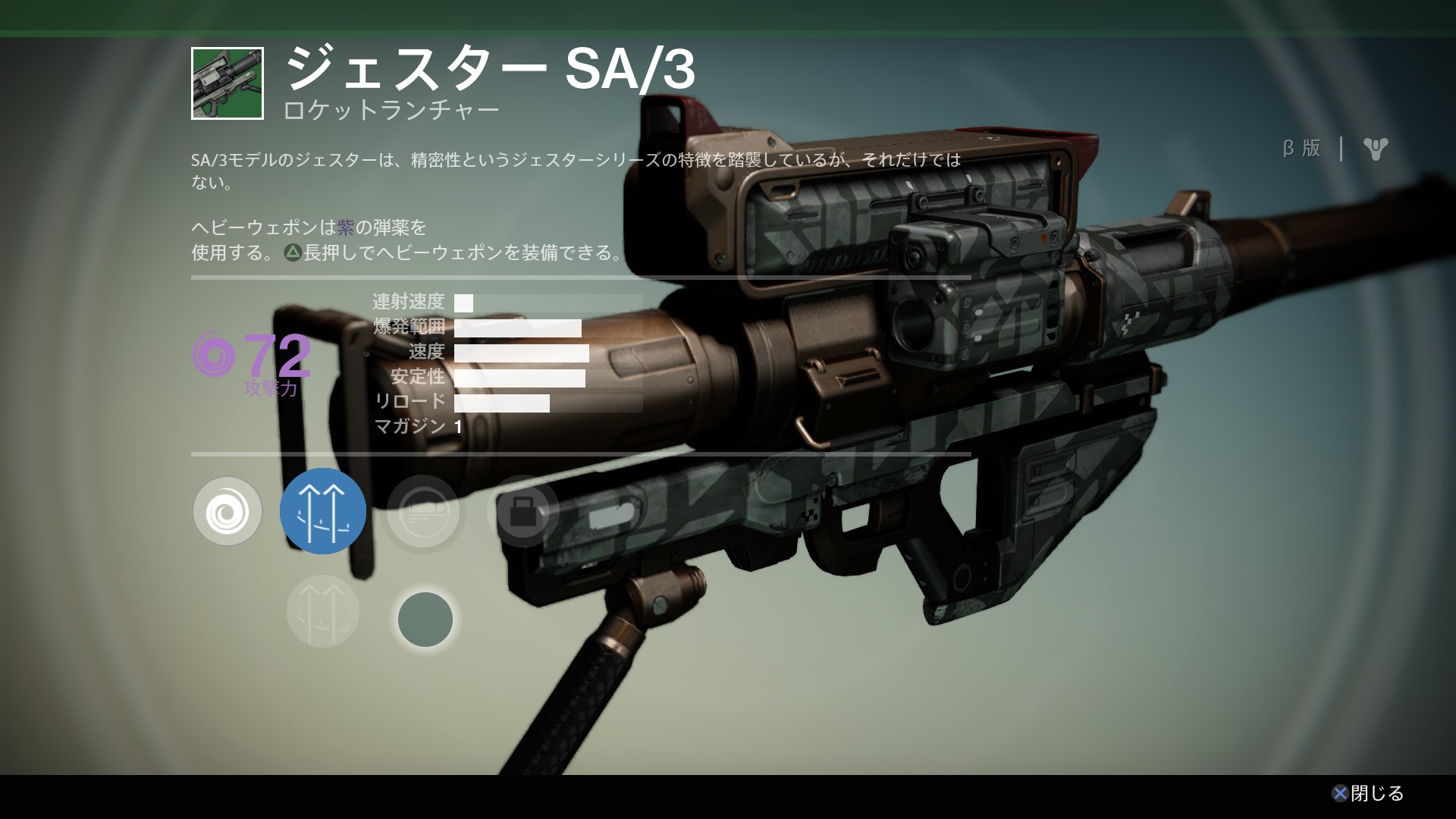Choose the dark padlock perk node
Viewport: 1456px width, 819px height.
click(523, 513)
